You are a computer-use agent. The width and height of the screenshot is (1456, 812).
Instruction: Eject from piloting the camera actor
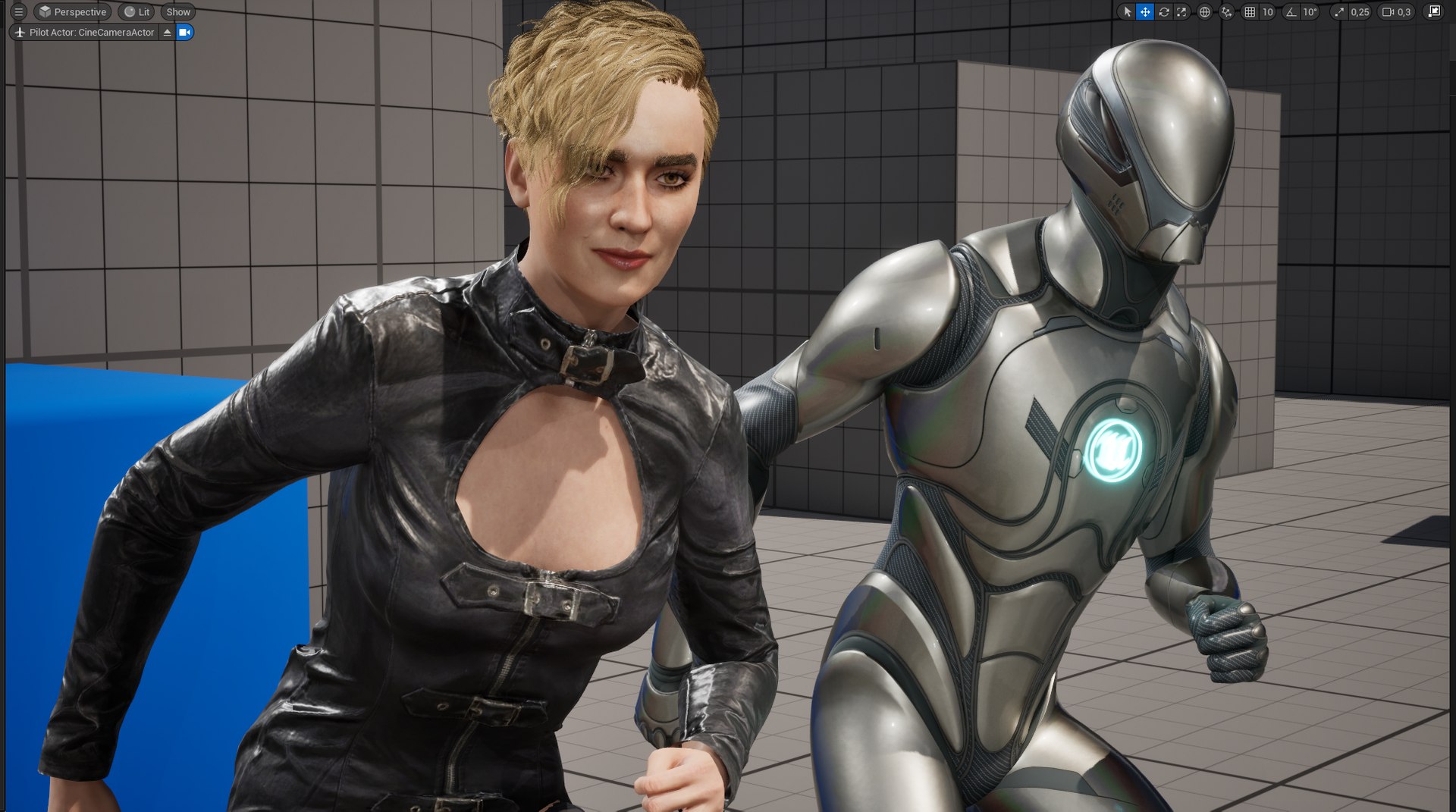(168, 33)
